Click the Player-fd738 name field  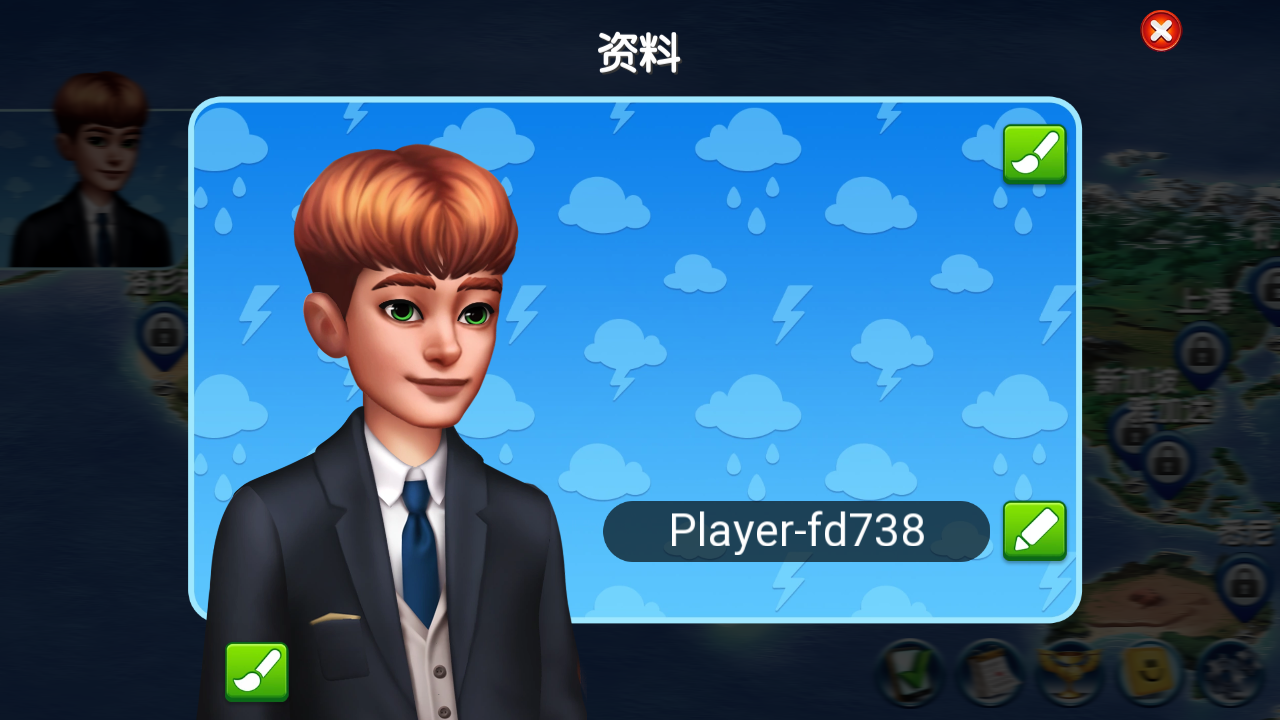(797, 531)
